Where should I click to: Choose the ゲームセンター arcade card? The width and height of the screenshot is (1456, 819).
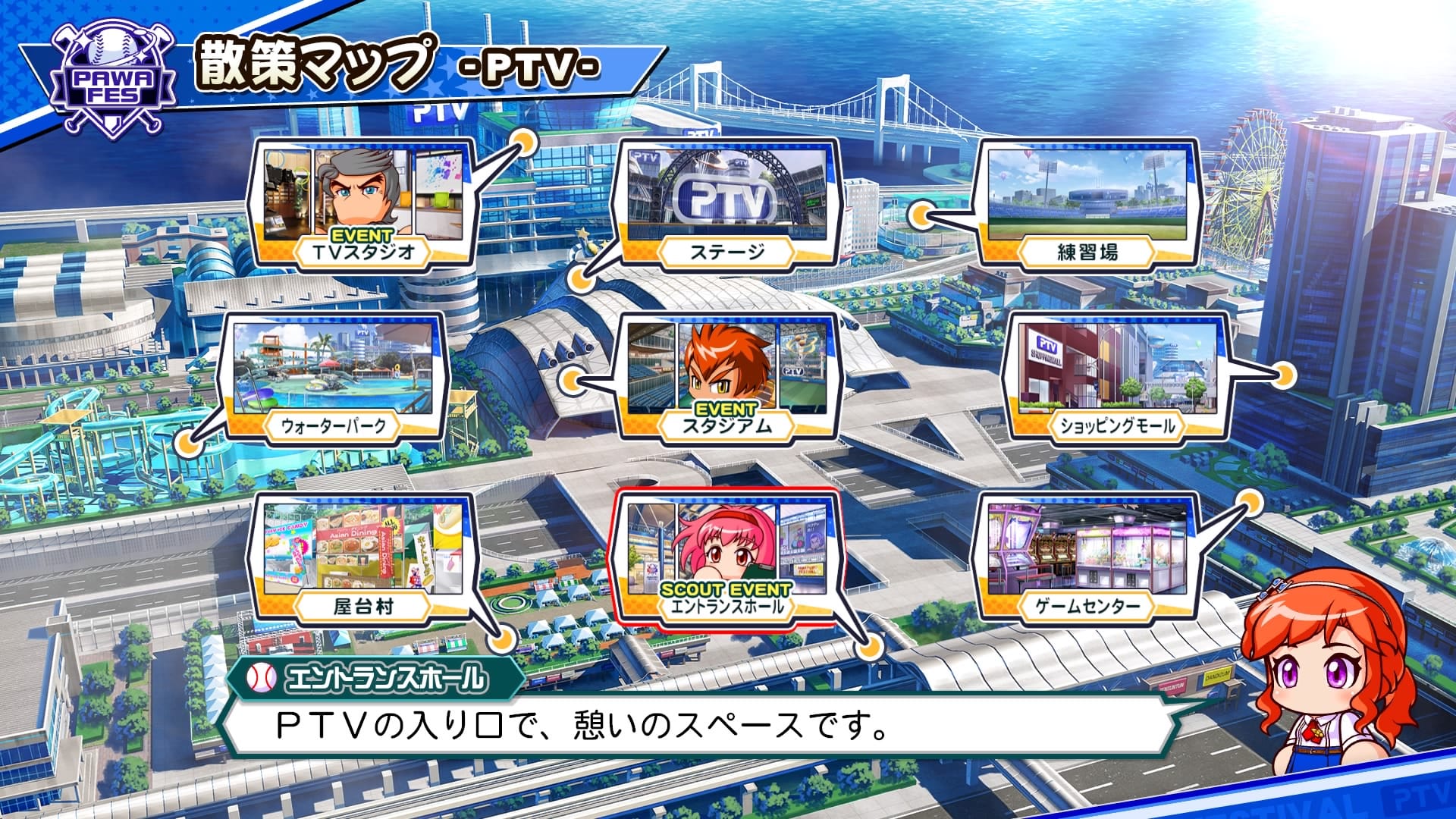[1087, 557]
